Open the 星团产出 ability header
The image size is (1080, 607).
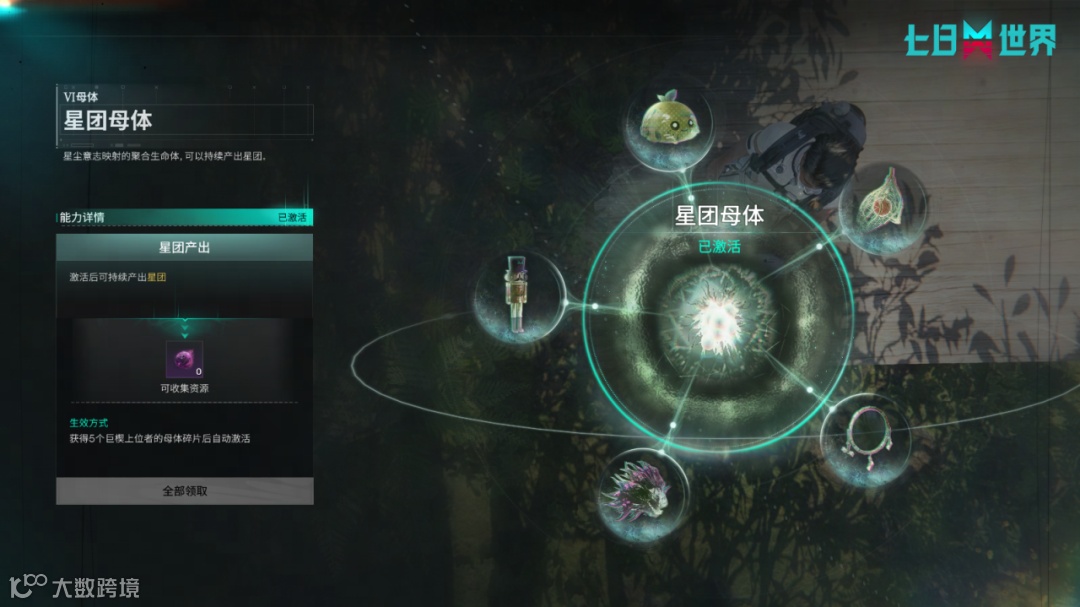[184, 247]
